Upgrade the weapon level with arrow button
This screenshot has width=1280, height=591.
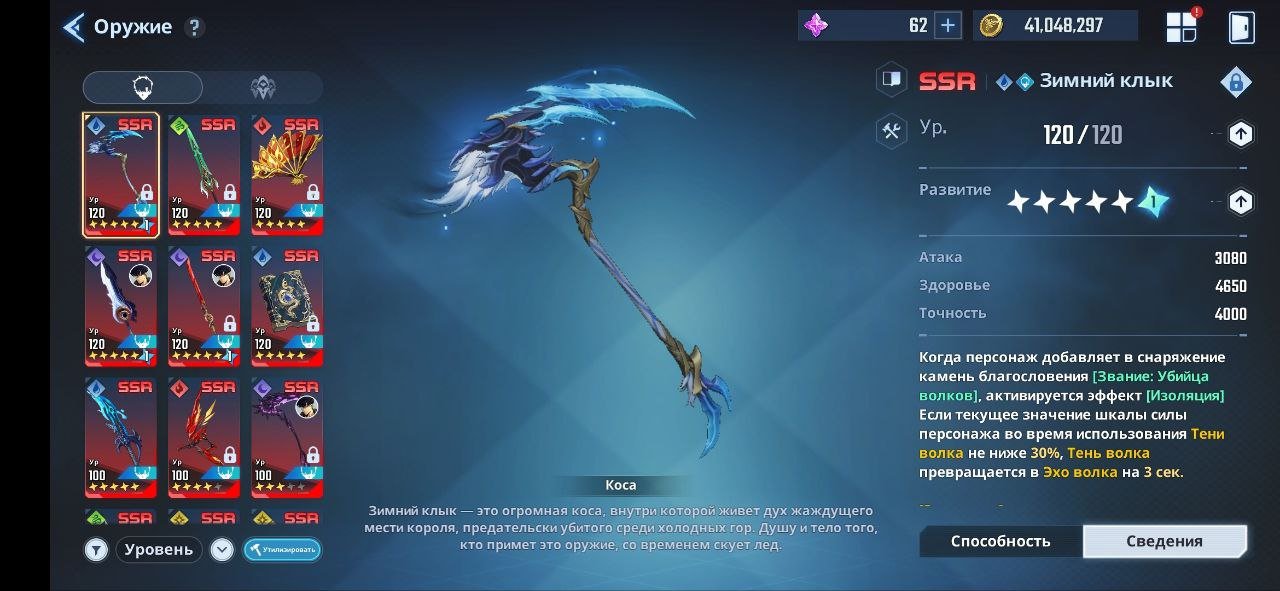tap(1240, 134)
